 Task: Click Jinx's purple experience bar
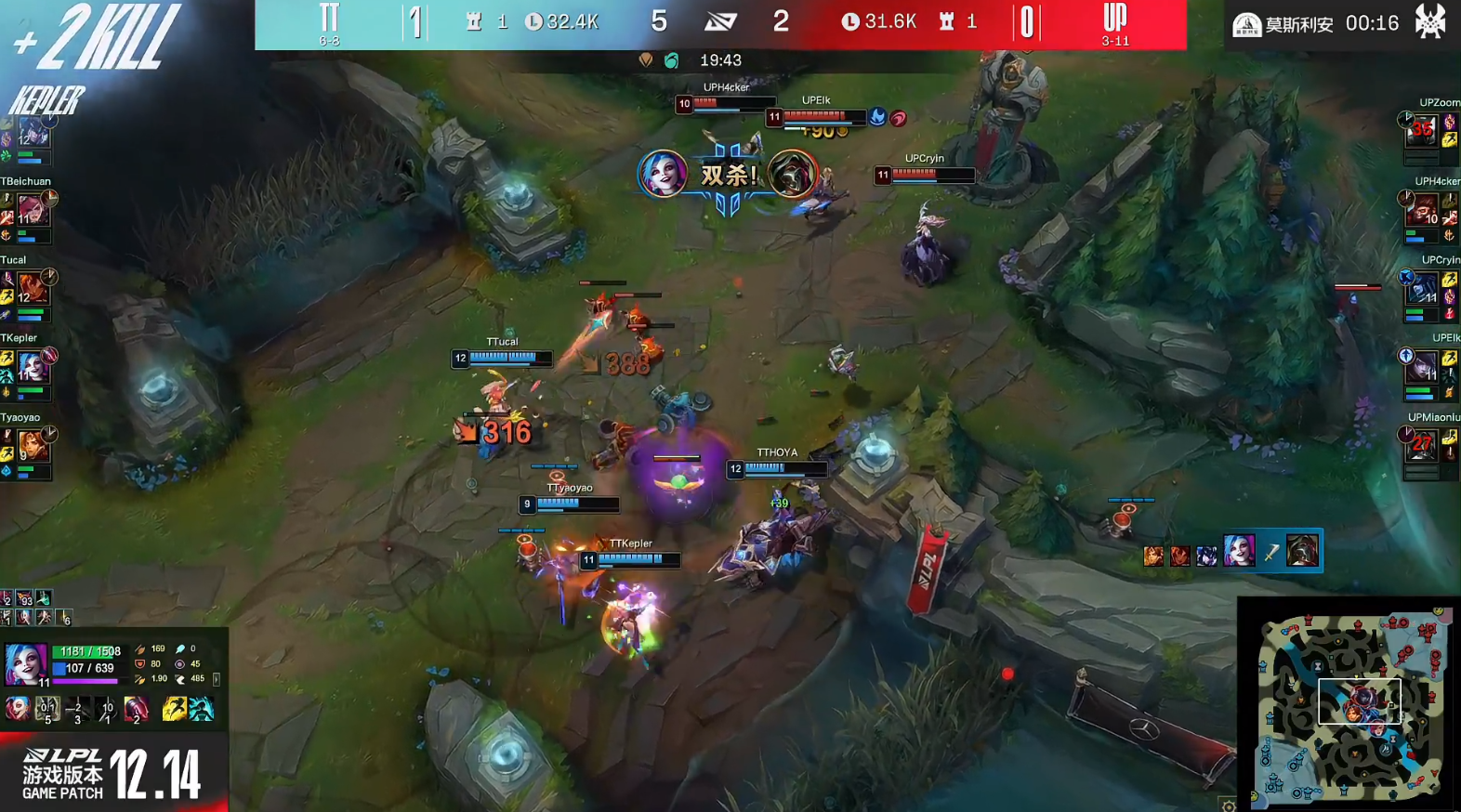[85, 681]
